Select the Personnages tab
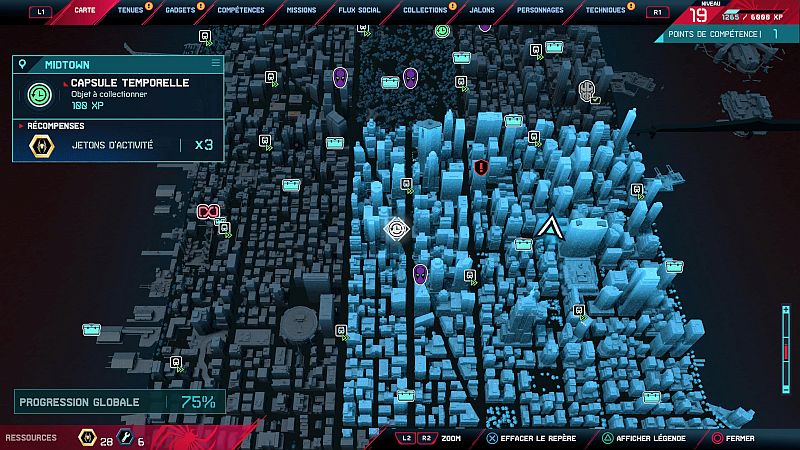Screen dimensions: 800x450 (539, 10)
